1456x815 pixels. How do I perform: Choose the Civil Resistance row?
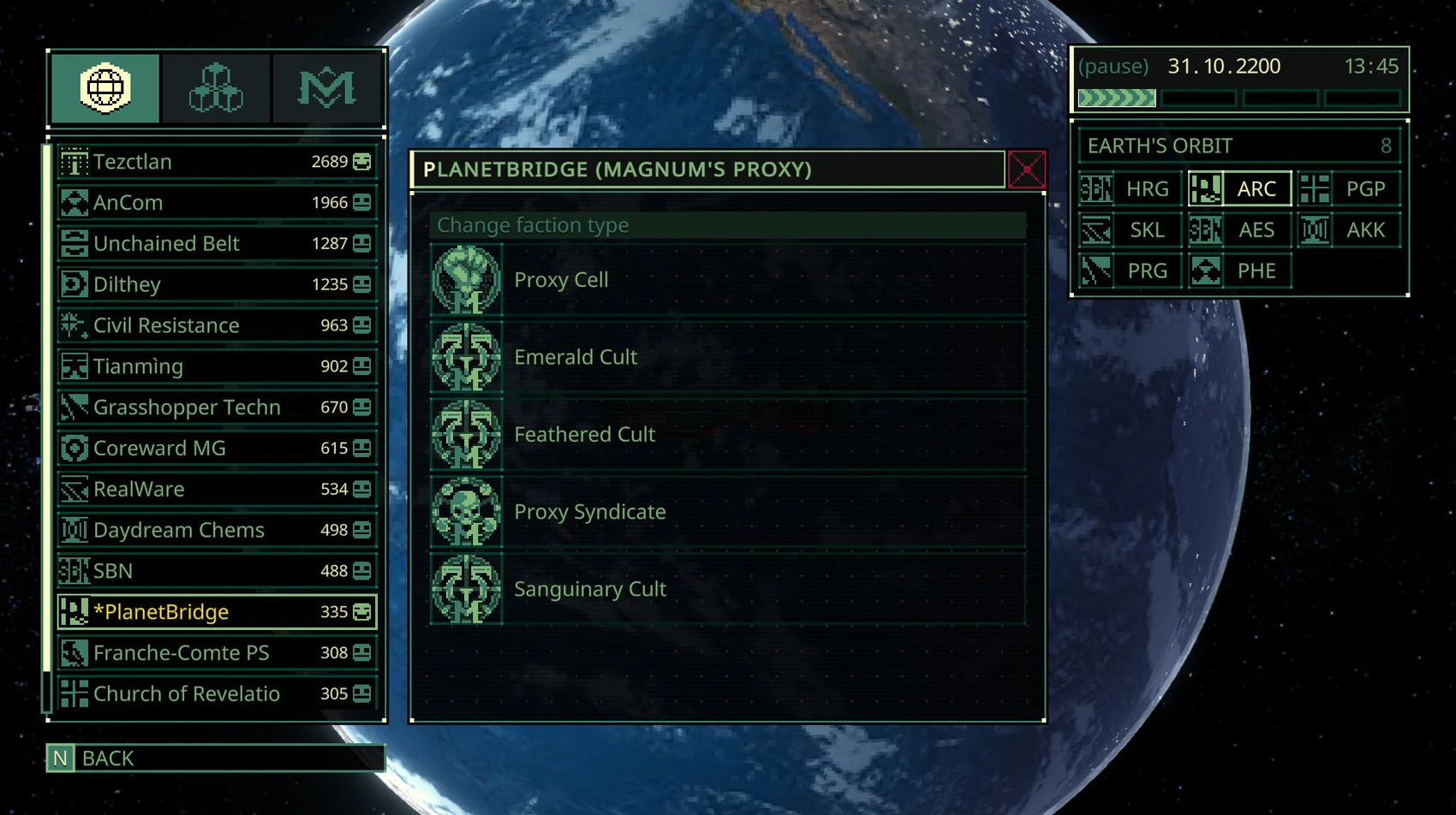tap(216, 325)
